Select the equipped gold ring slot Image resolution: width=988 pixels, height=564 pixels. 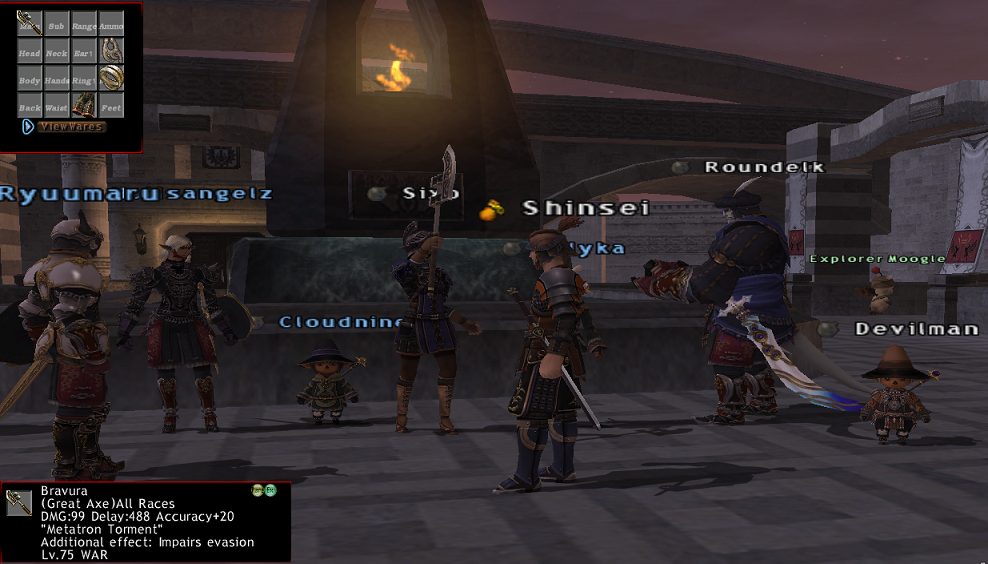111,77
